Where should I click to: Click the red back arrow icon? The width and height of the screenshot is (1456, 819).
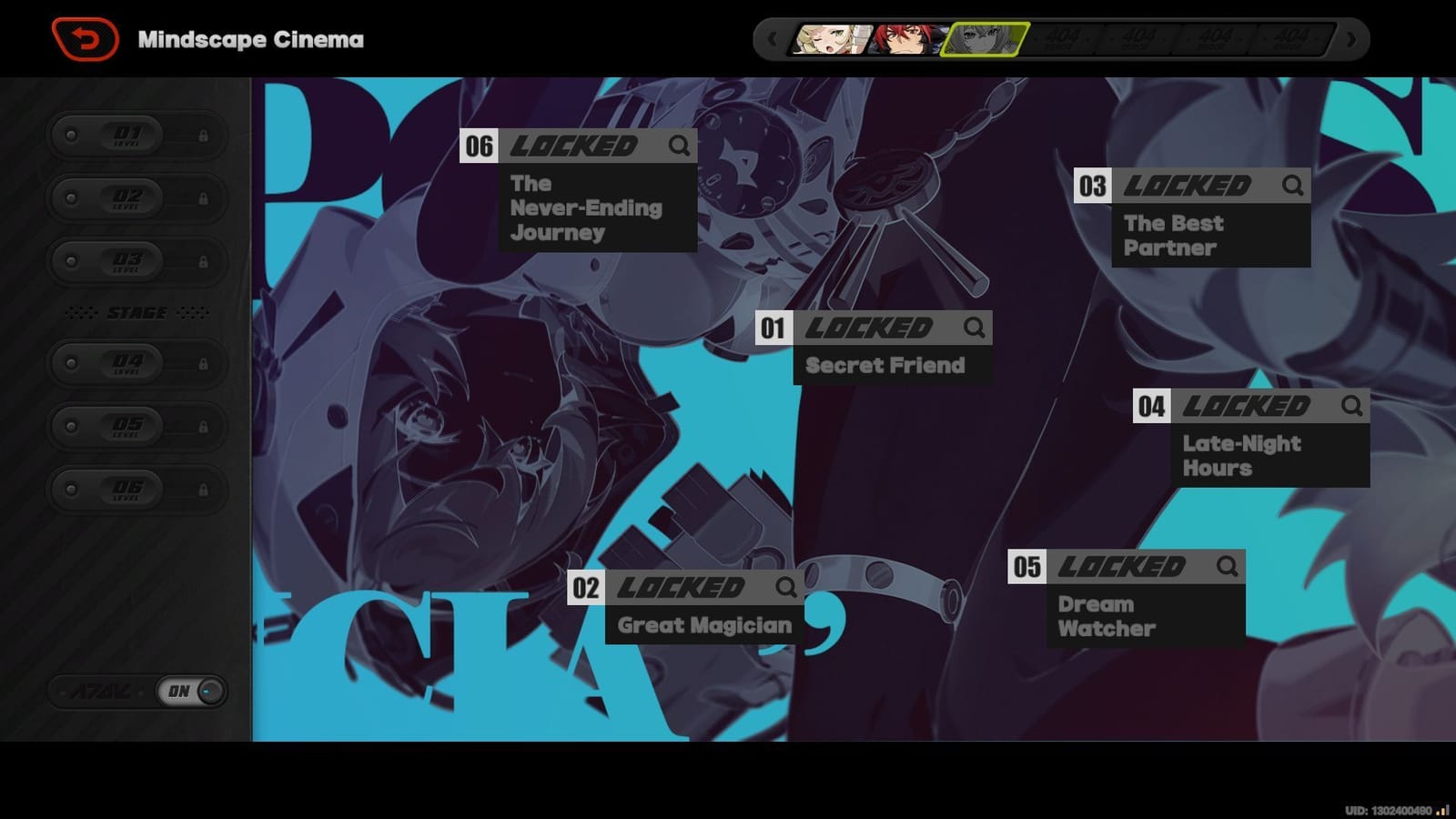click(x=87, y=37)
